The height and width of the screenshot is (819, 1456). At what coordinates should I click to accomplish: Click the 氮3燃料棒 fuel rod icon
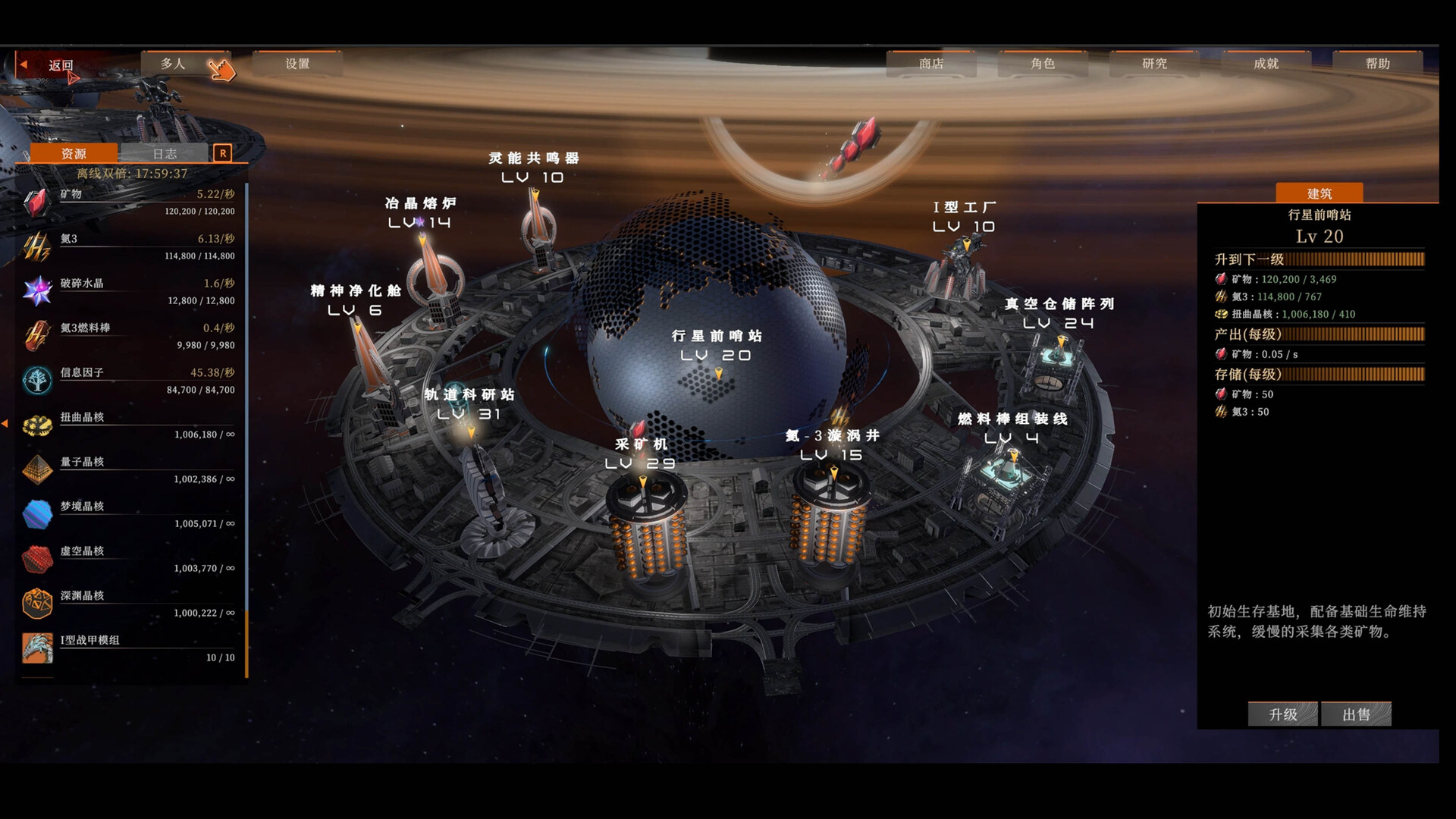click(x=37, y=332)
